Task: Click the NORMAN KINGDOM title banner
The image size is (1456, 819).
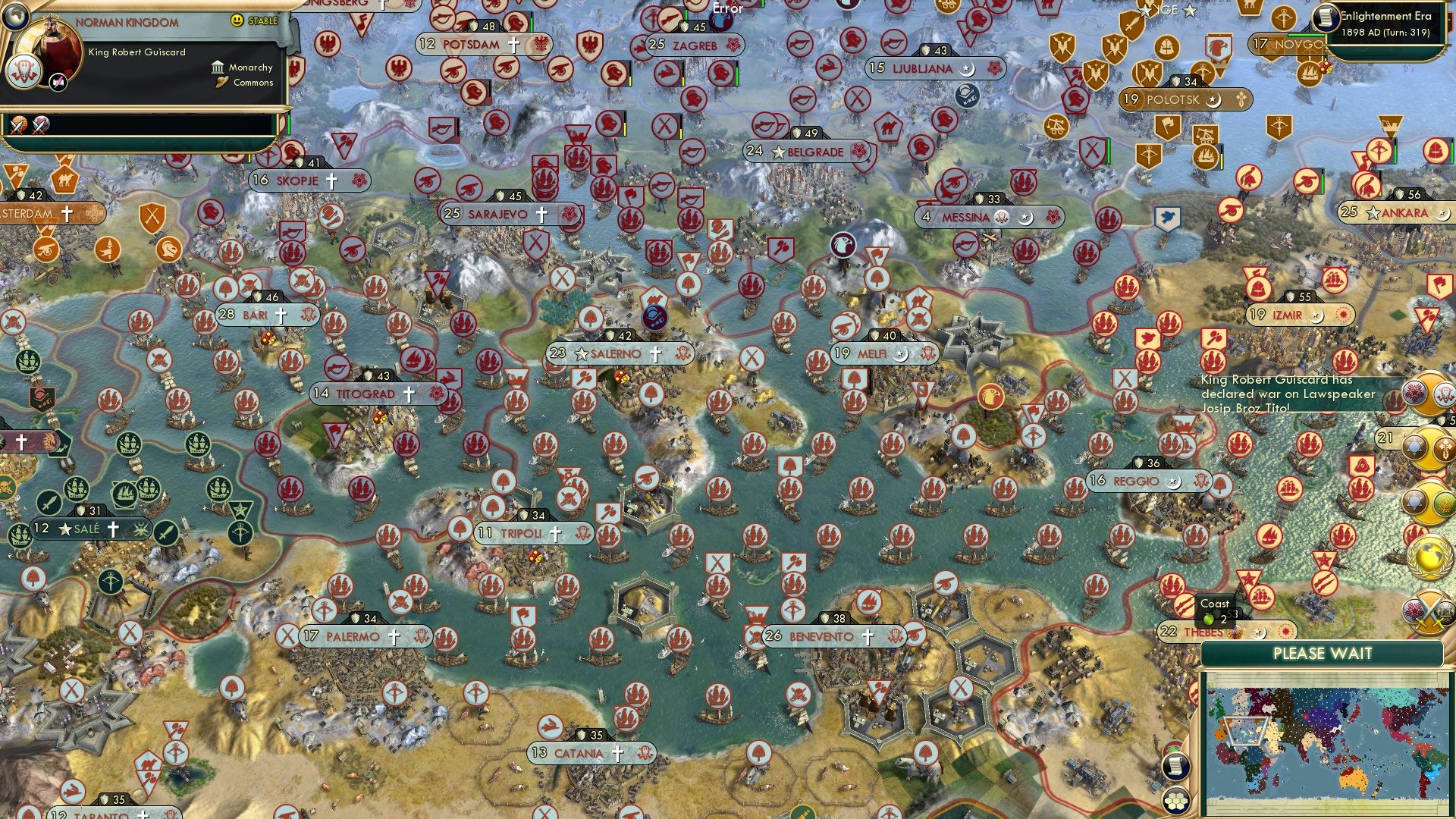Action: click(x=127, y=21)
